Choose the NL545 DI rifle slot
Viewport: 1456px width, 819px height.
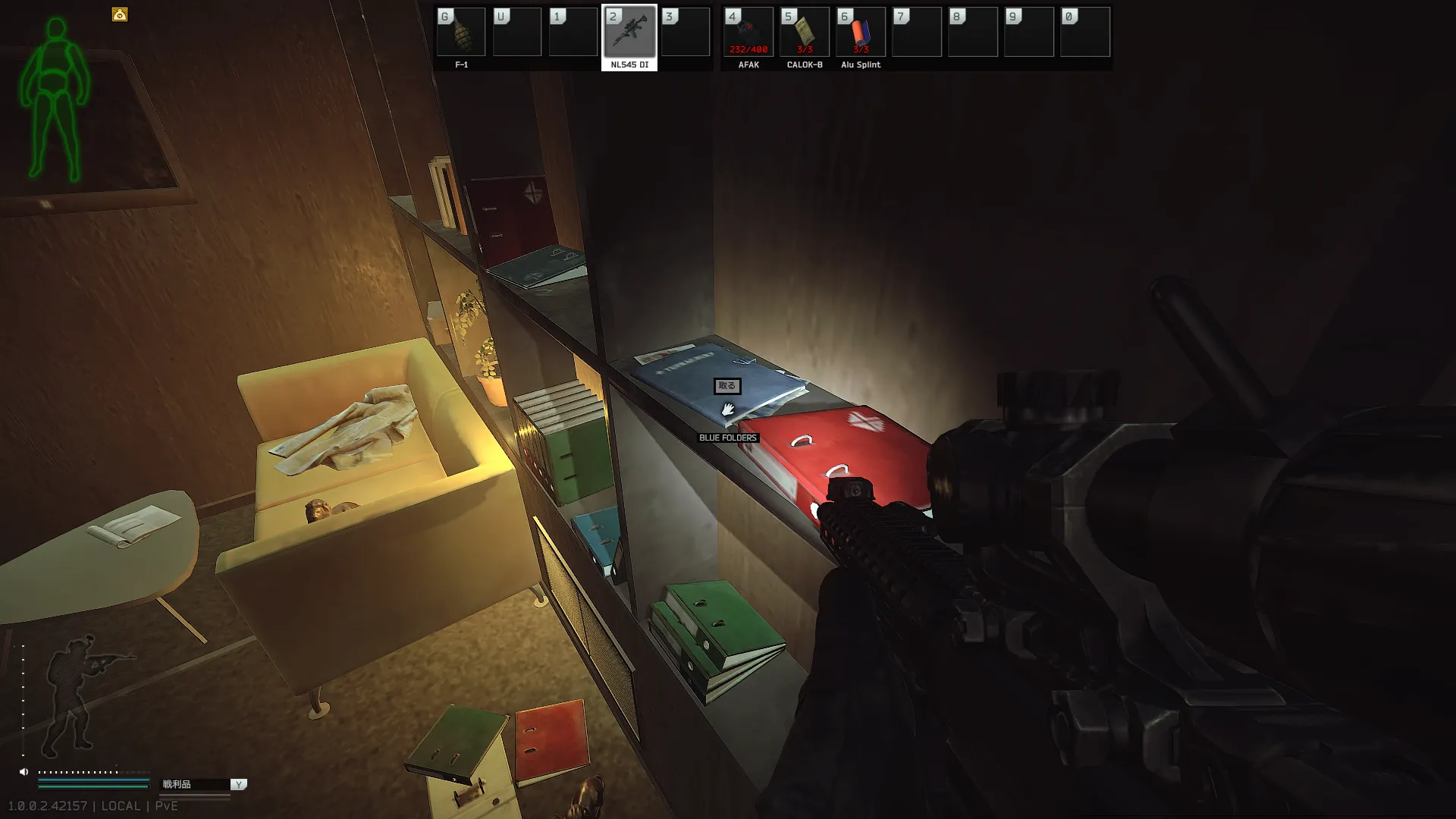pos(629,33)
